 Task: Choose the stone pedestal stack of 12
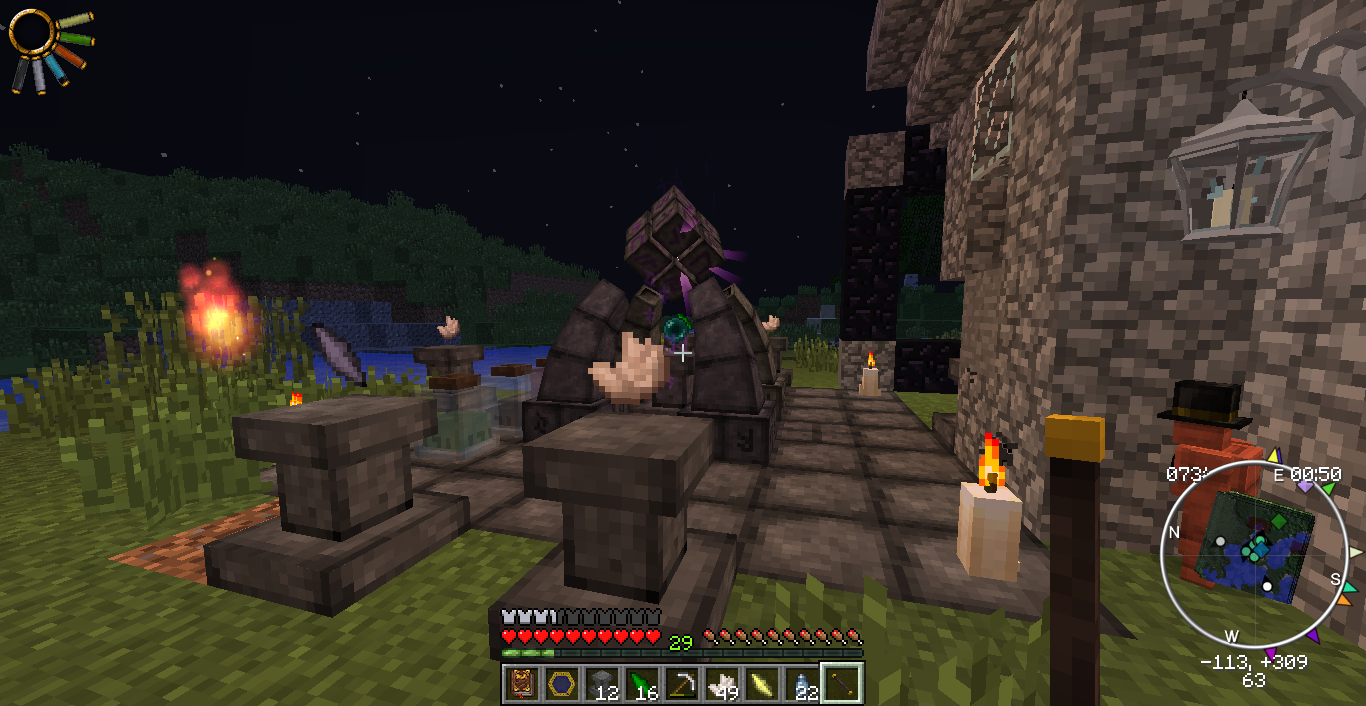pyautogui.click(x=601, y=684)
